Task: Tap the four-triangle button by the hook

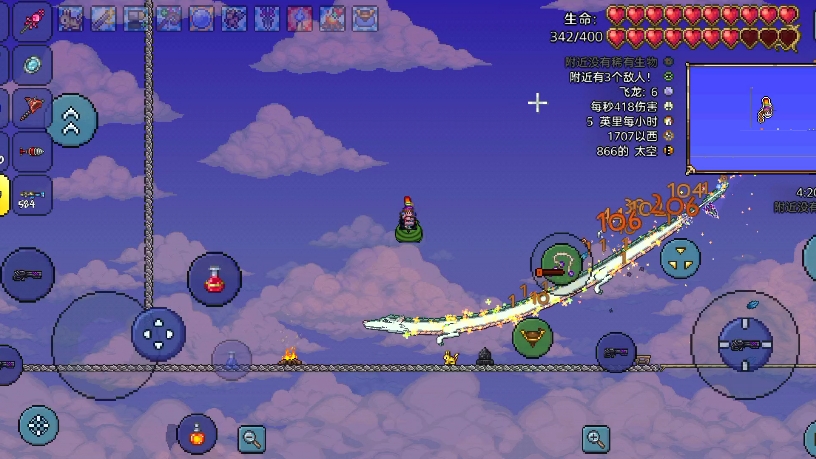Action: (x=680, y=258)
